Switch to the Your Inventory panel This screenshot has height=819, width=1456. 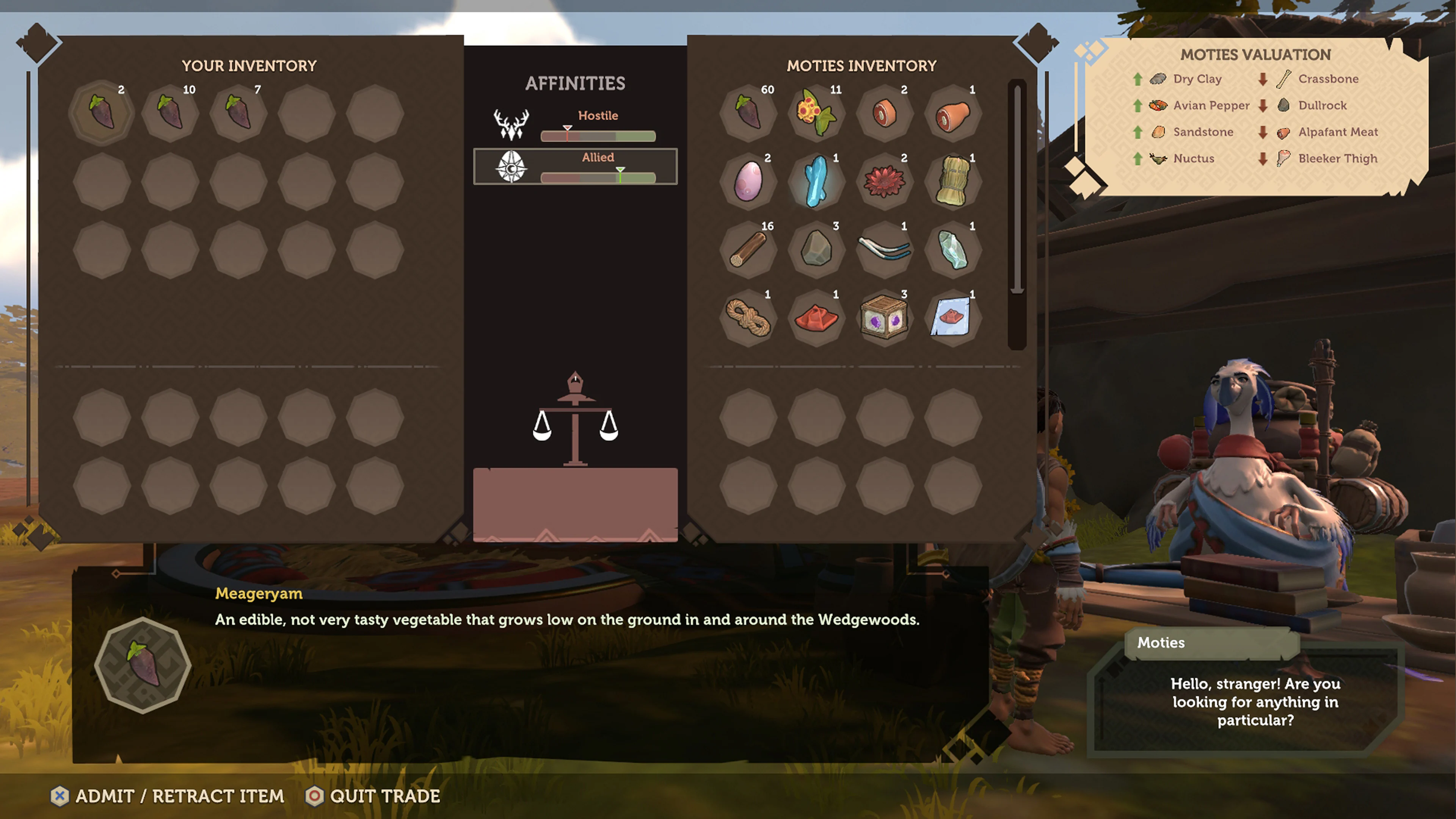[250, 66]
